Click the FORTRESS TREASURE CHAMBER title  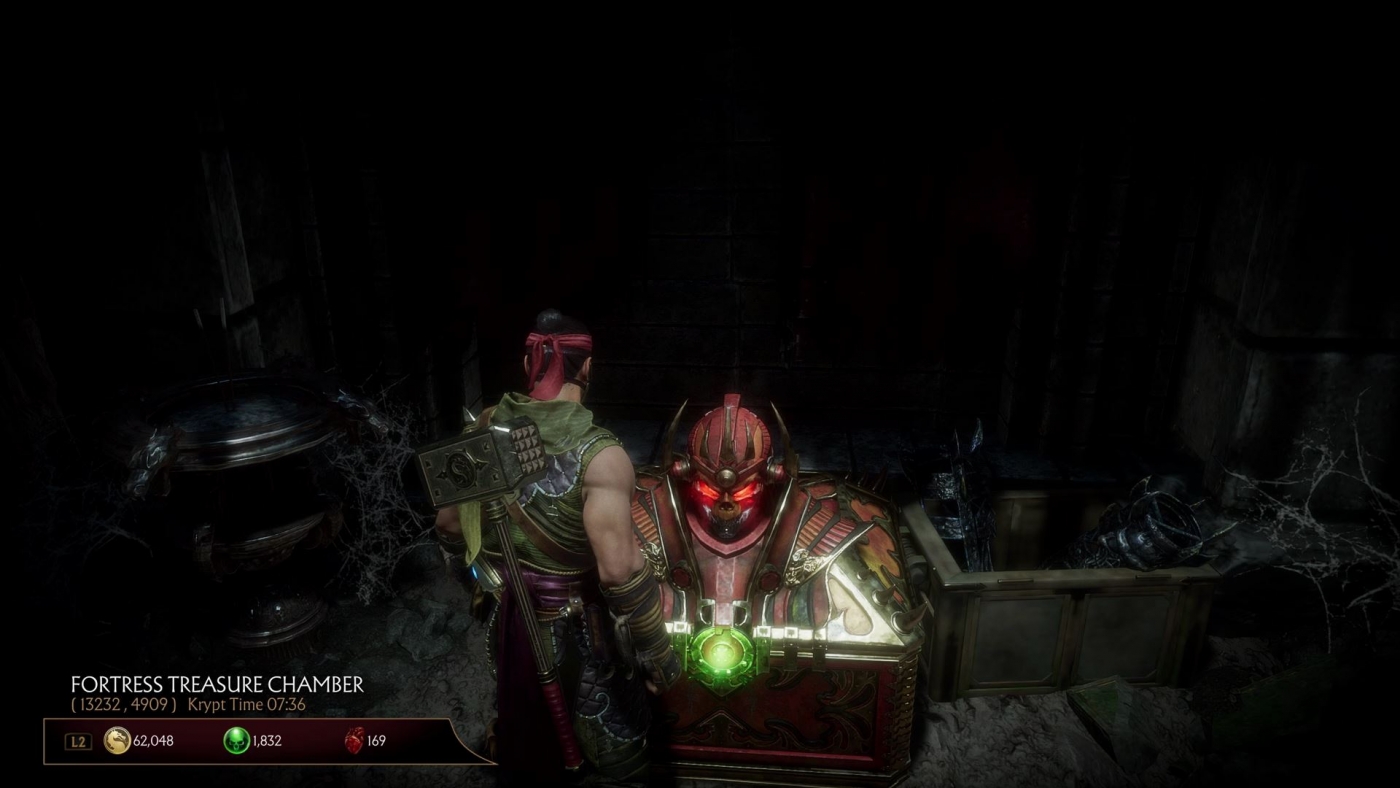pyautogui.click(x=218, y=686)
